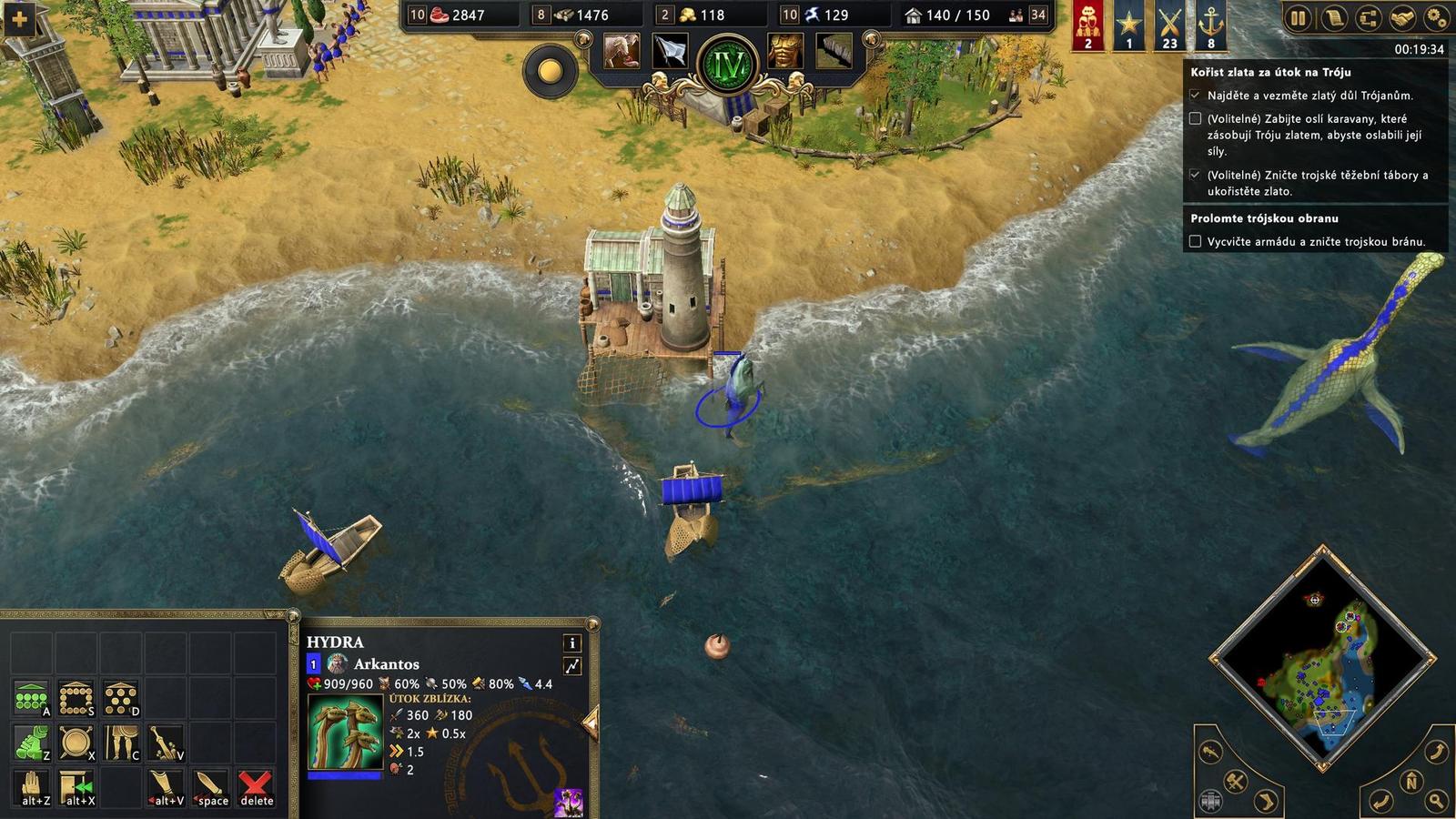Screen dimensions: 1456x819
Task: Check the donkey caravan optional objective
Action: click(x=1196, y=118)
